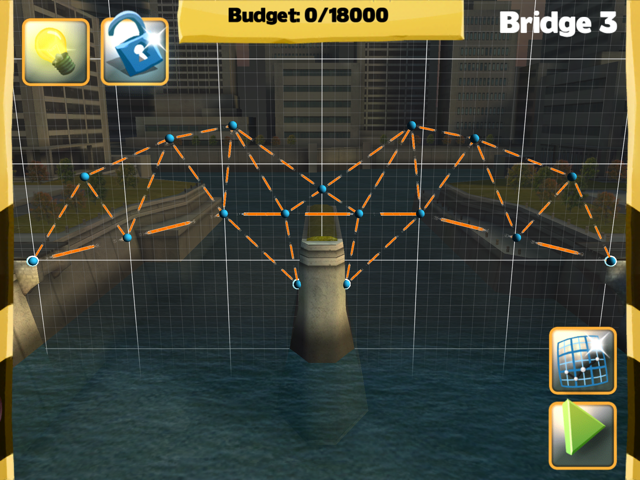Screen dimensions: 640x480
Task: Toggle the grid display button
Action: point(582,361)
